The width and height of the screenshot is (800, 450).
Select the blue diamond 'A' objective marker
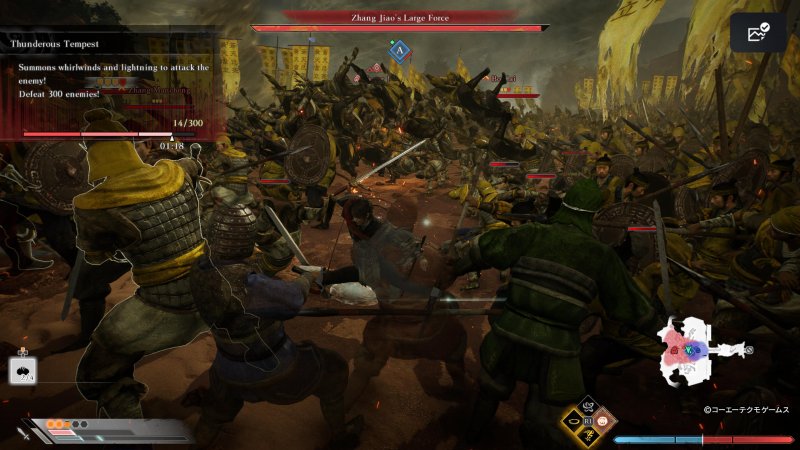pos(400,50)
